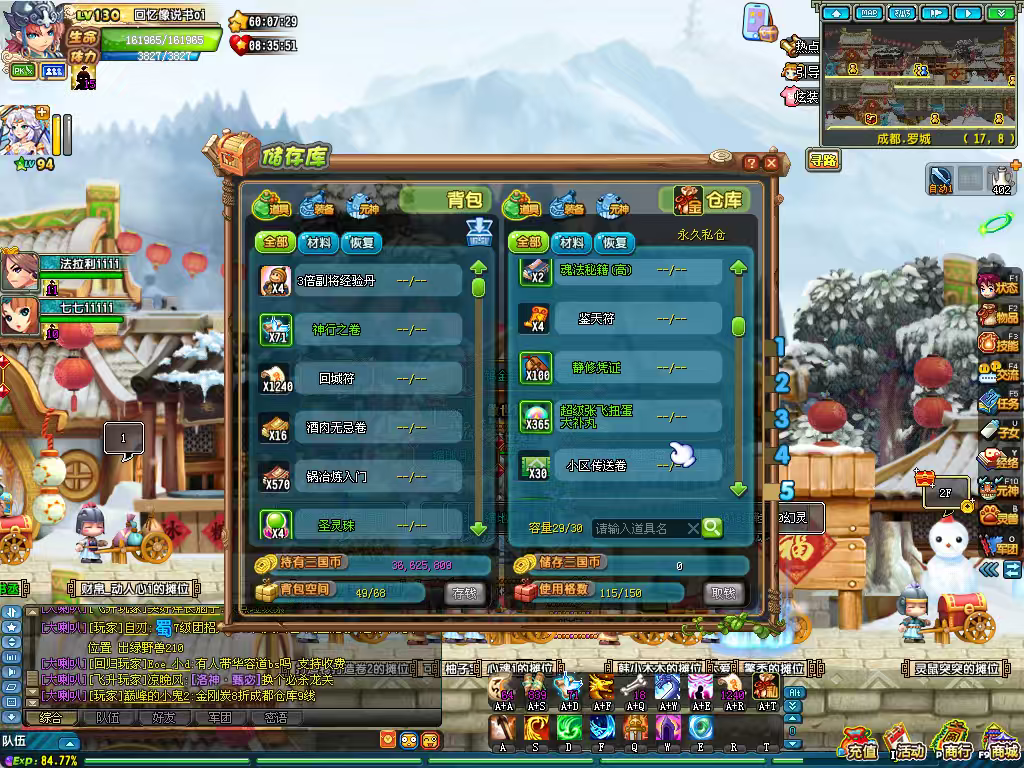Open warehouse page 2 side tab
The width and height of the screenshot is (1024, 768).
(782, 383)
